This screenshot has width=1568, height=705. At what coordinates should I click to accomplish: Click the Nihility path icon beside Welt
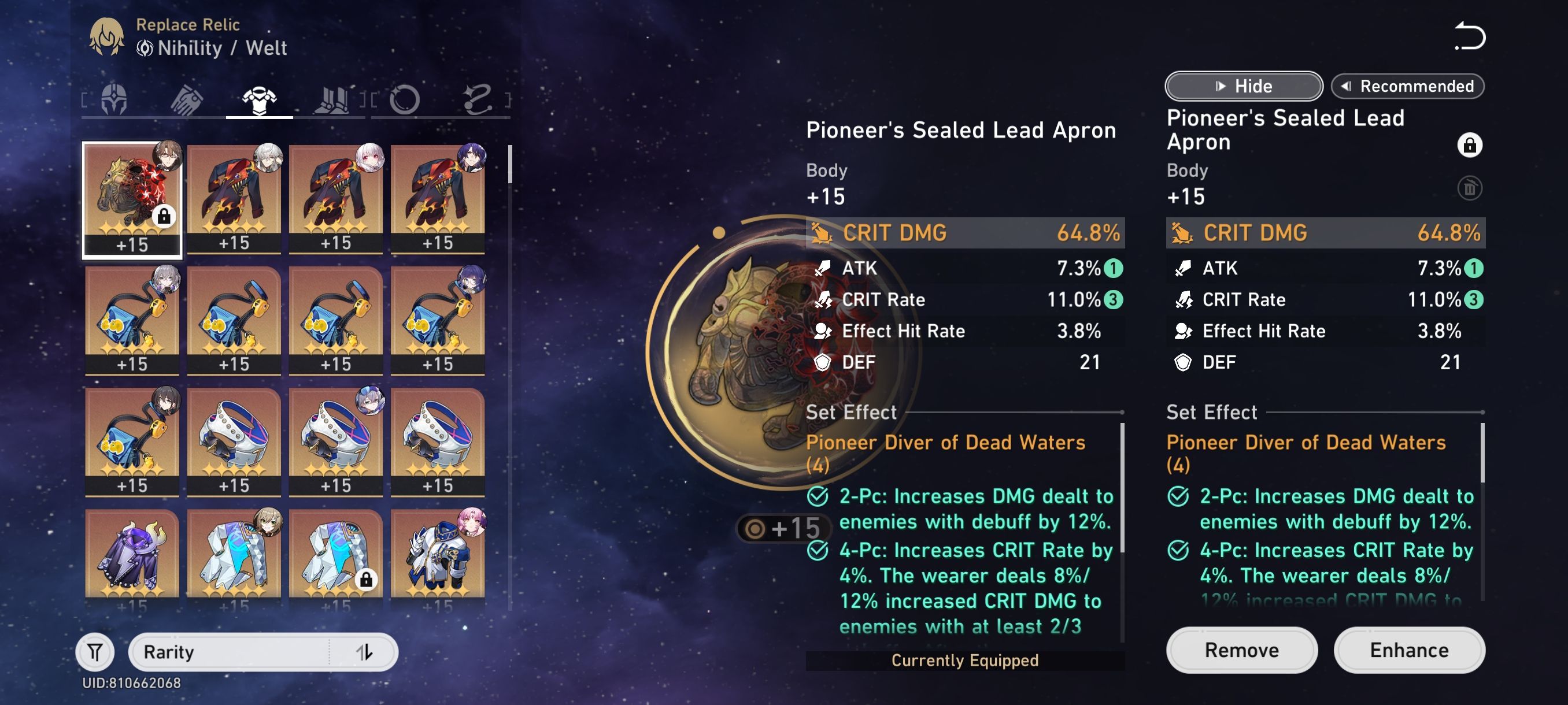[146, 50]
